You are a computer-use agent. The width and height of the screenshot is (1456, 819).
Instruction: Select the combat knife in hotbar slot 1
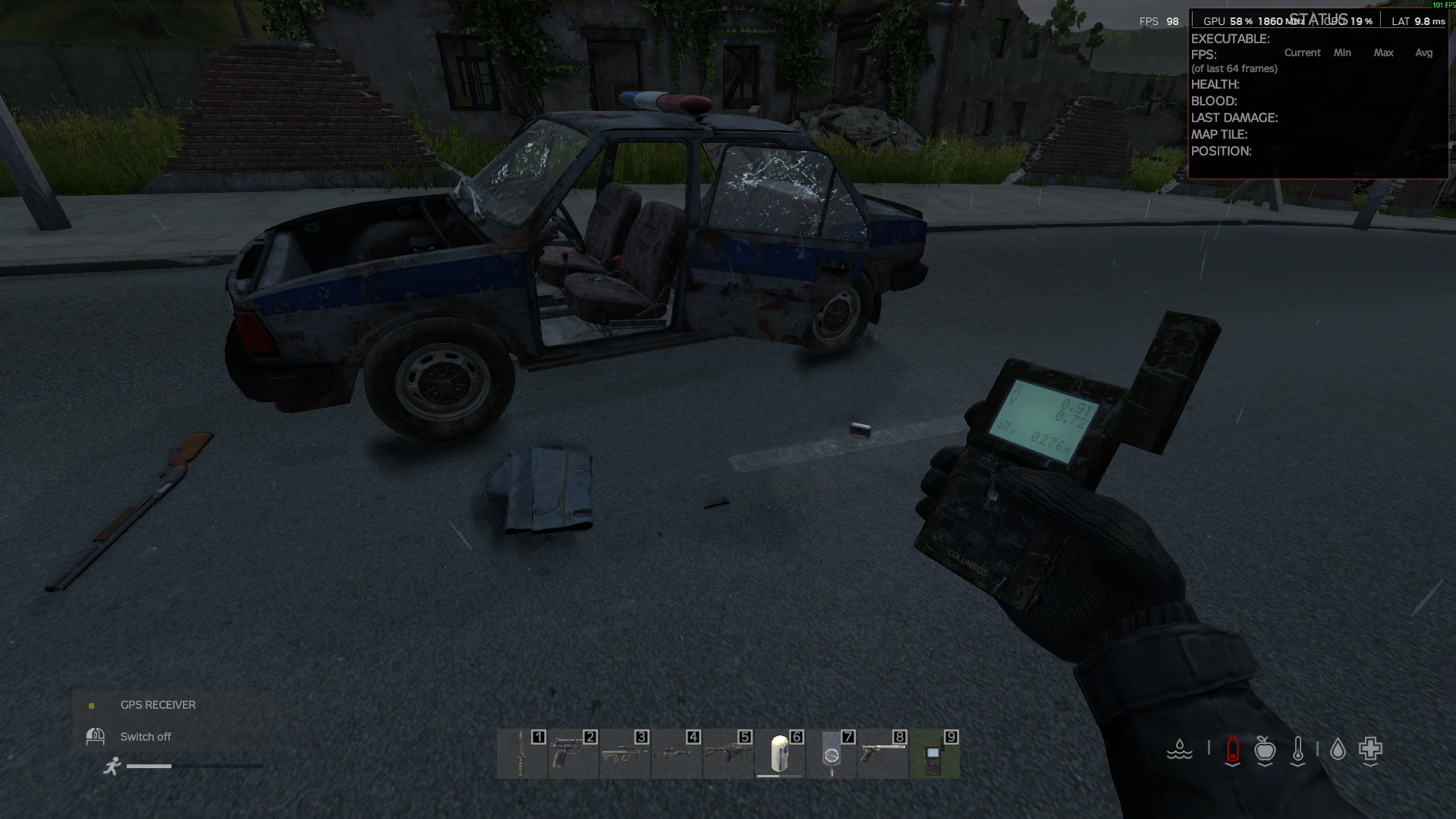pos(522,754)
